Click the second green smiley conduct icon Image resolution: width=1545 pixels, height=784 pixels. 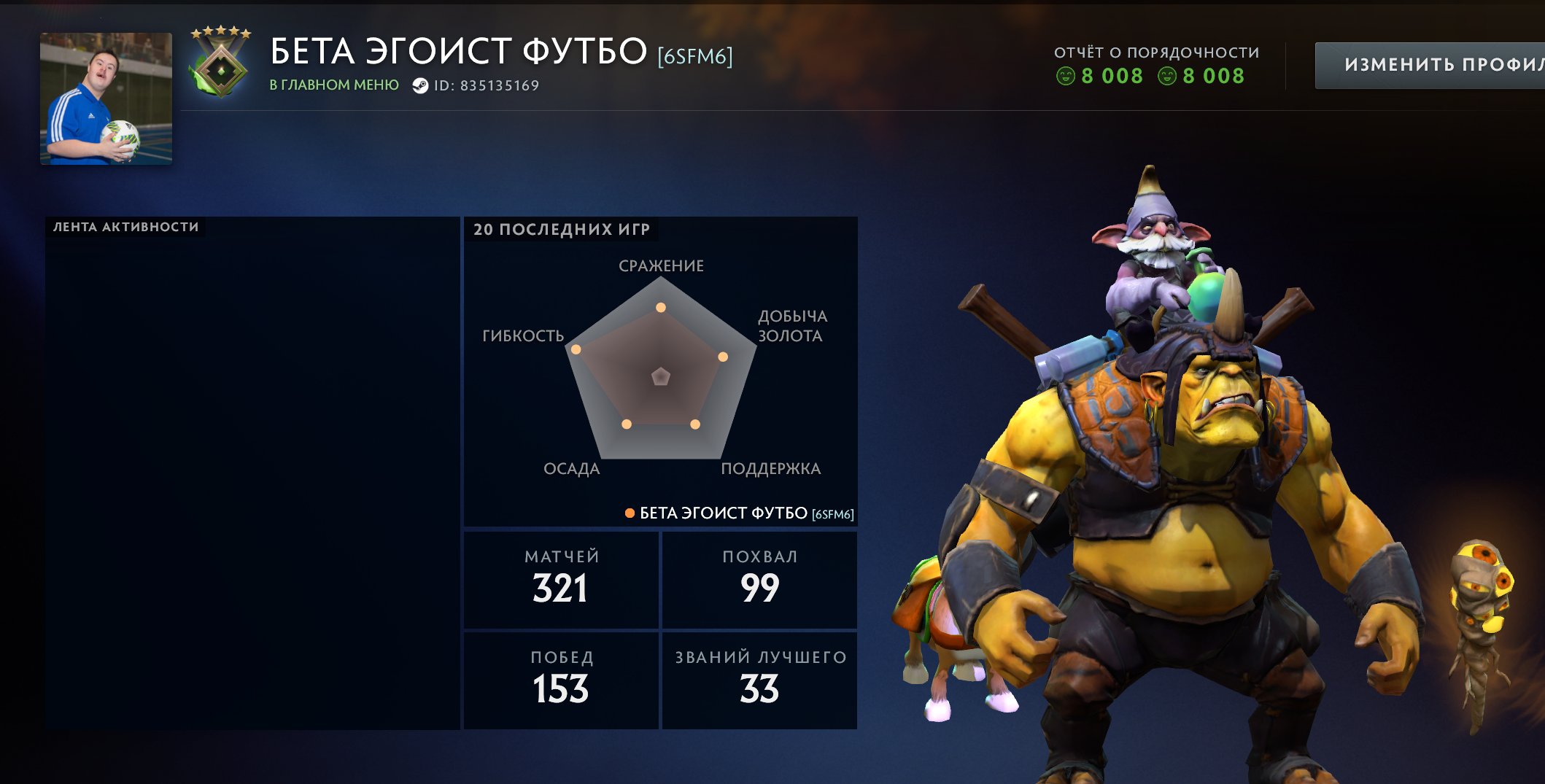(x=1166, y=75)
